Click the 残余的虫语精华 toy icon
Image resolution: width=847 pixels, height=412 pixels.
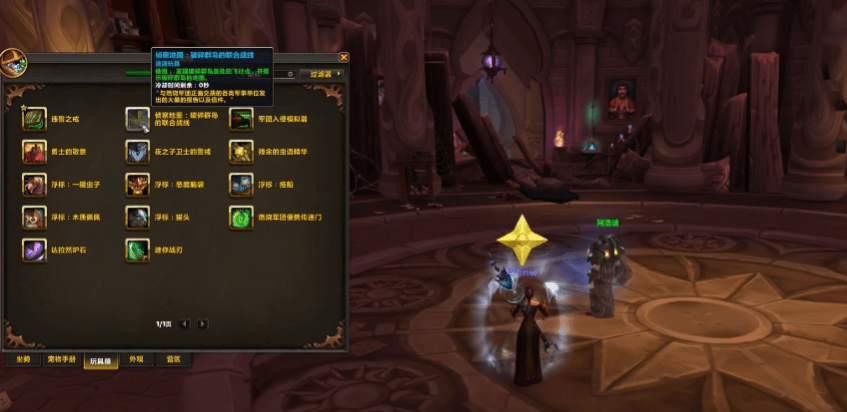click(x=240, y=151)
